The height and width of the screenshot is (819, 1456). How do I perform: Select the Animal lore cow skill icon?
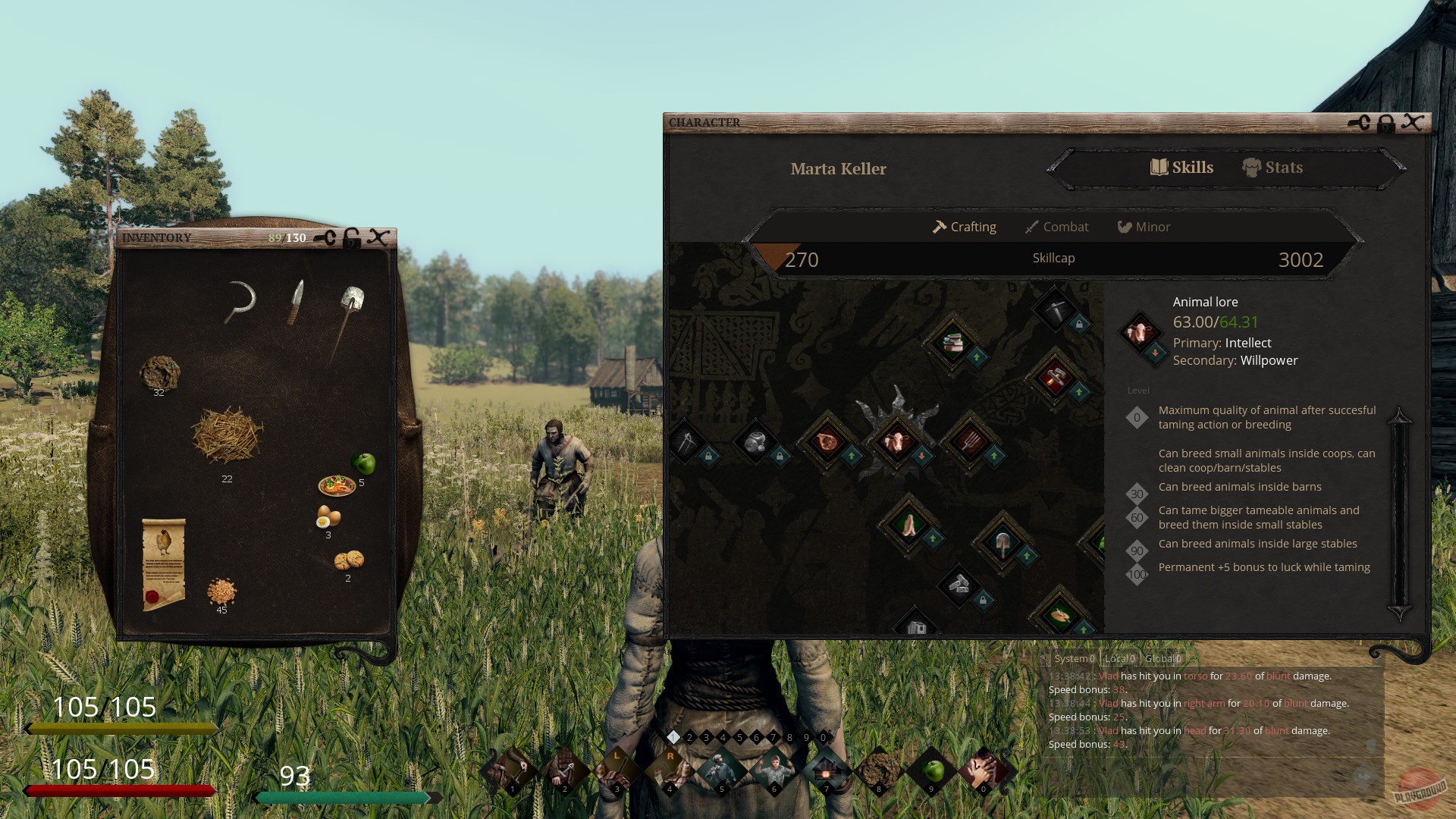[x=897, y=441]
